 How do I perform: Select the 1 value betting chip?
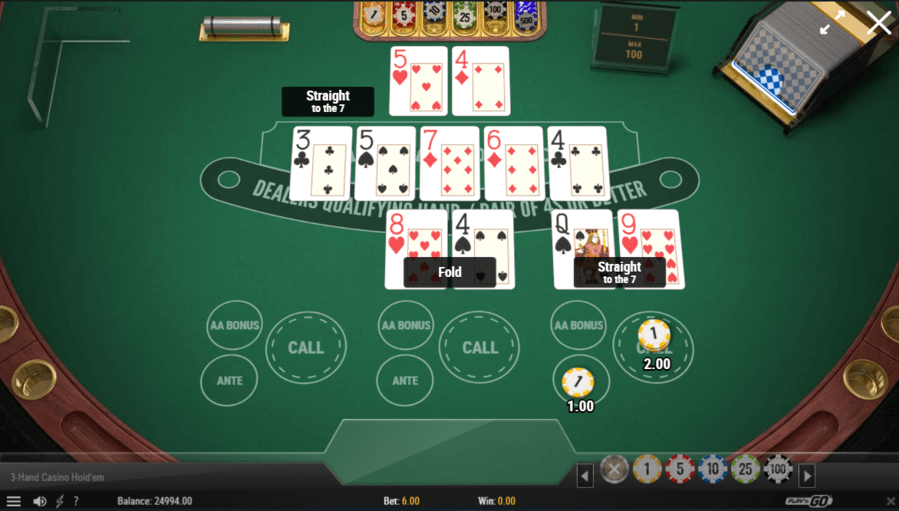coord(647,469)
